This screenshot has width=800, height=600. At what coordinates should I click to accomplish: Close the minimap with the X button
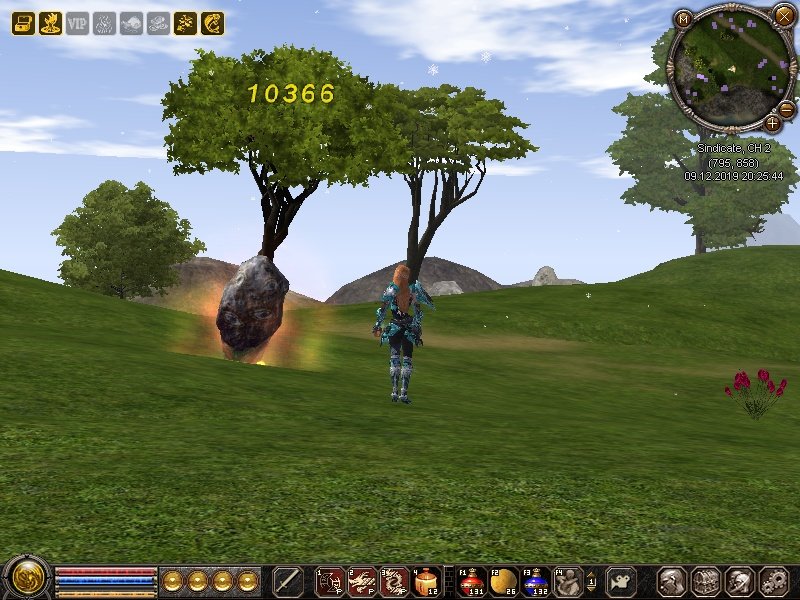click(783, 15)
